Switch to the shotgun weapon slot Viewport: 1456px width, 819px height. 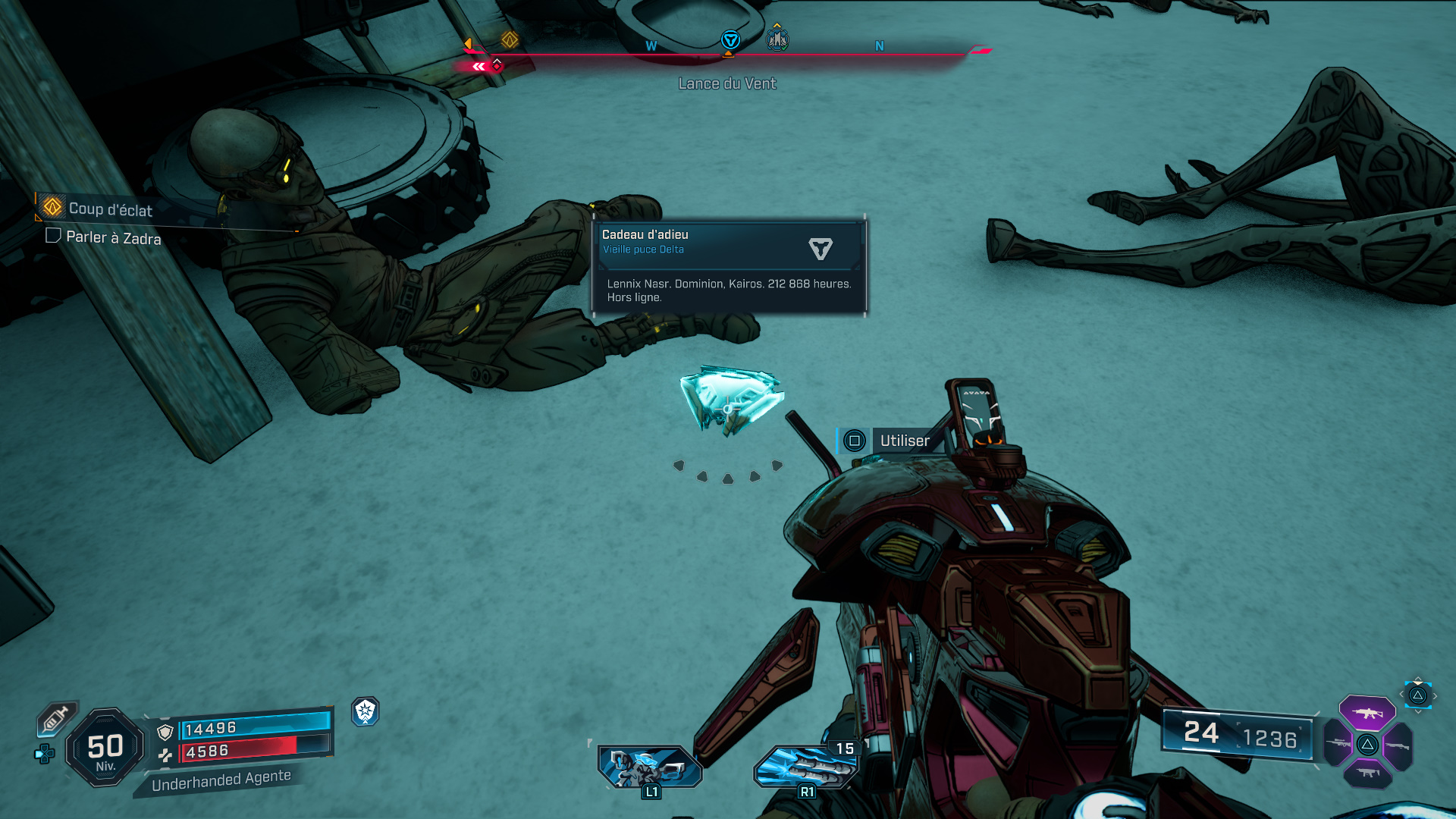click(x=1398, y=745)
